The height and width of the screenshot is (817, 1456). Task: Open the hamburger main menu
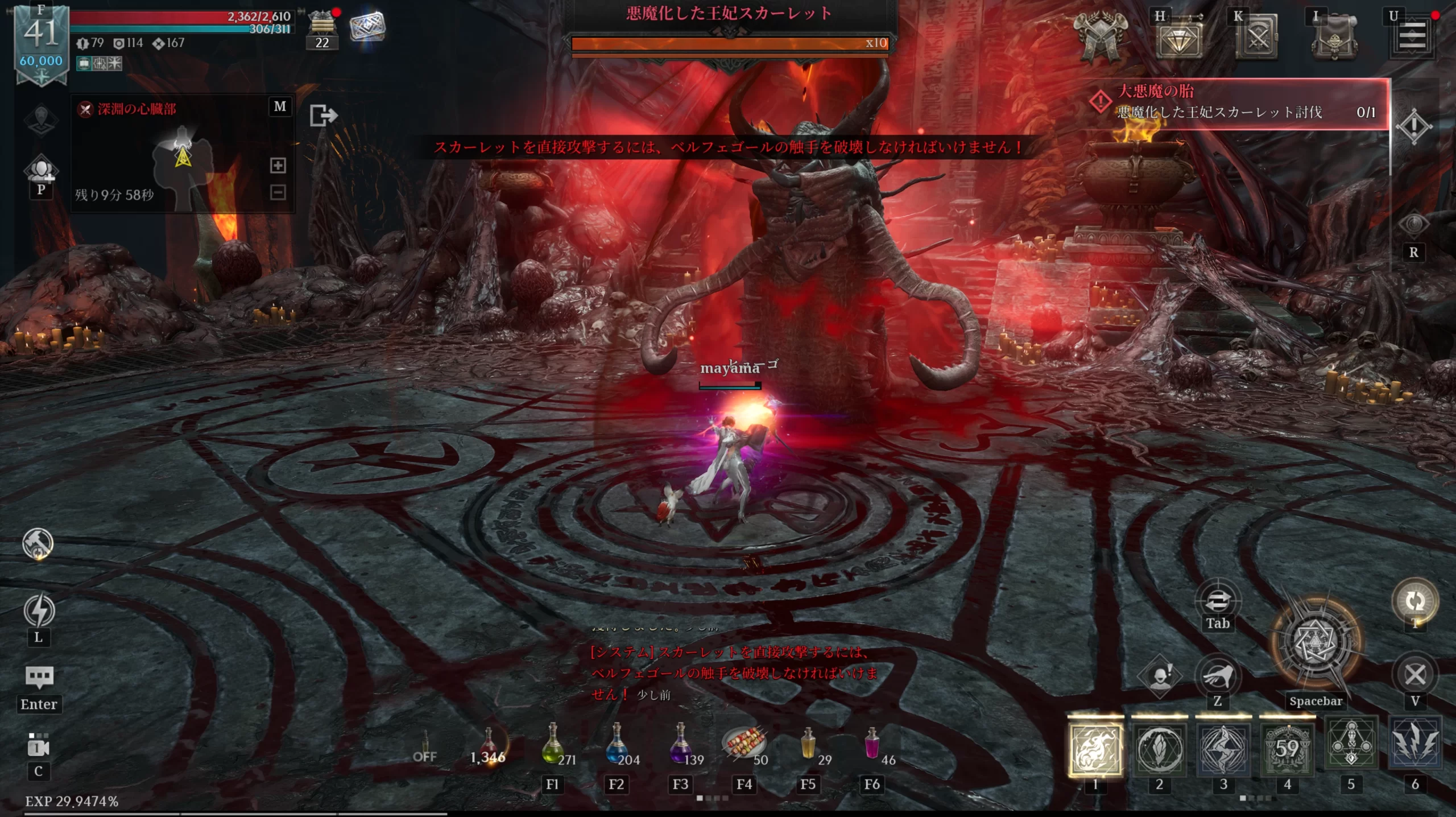[x=1412, y=37]
